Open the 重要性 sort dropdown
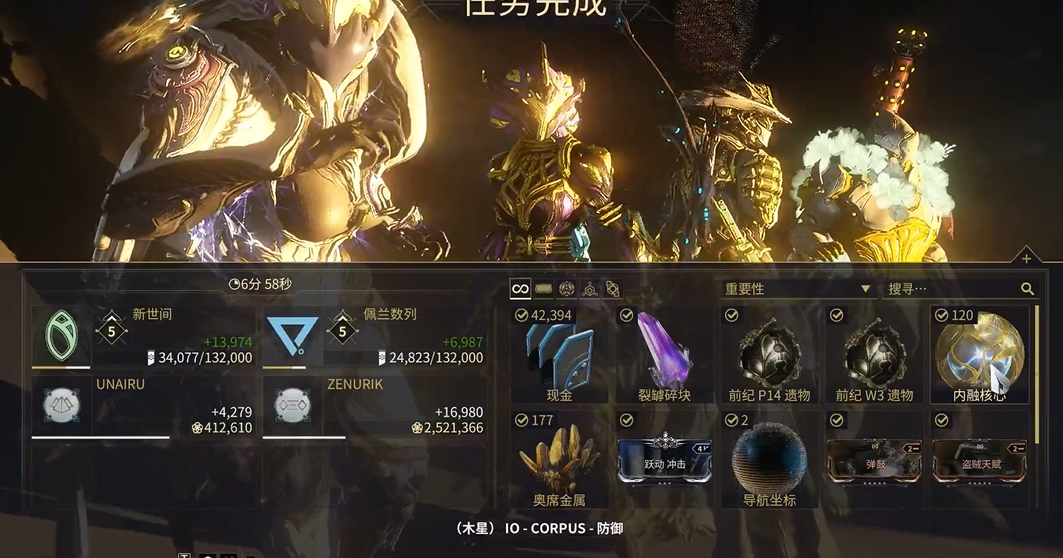This screenshot has width=1063, height=558. pyautogui.click(x=797, y=289)
